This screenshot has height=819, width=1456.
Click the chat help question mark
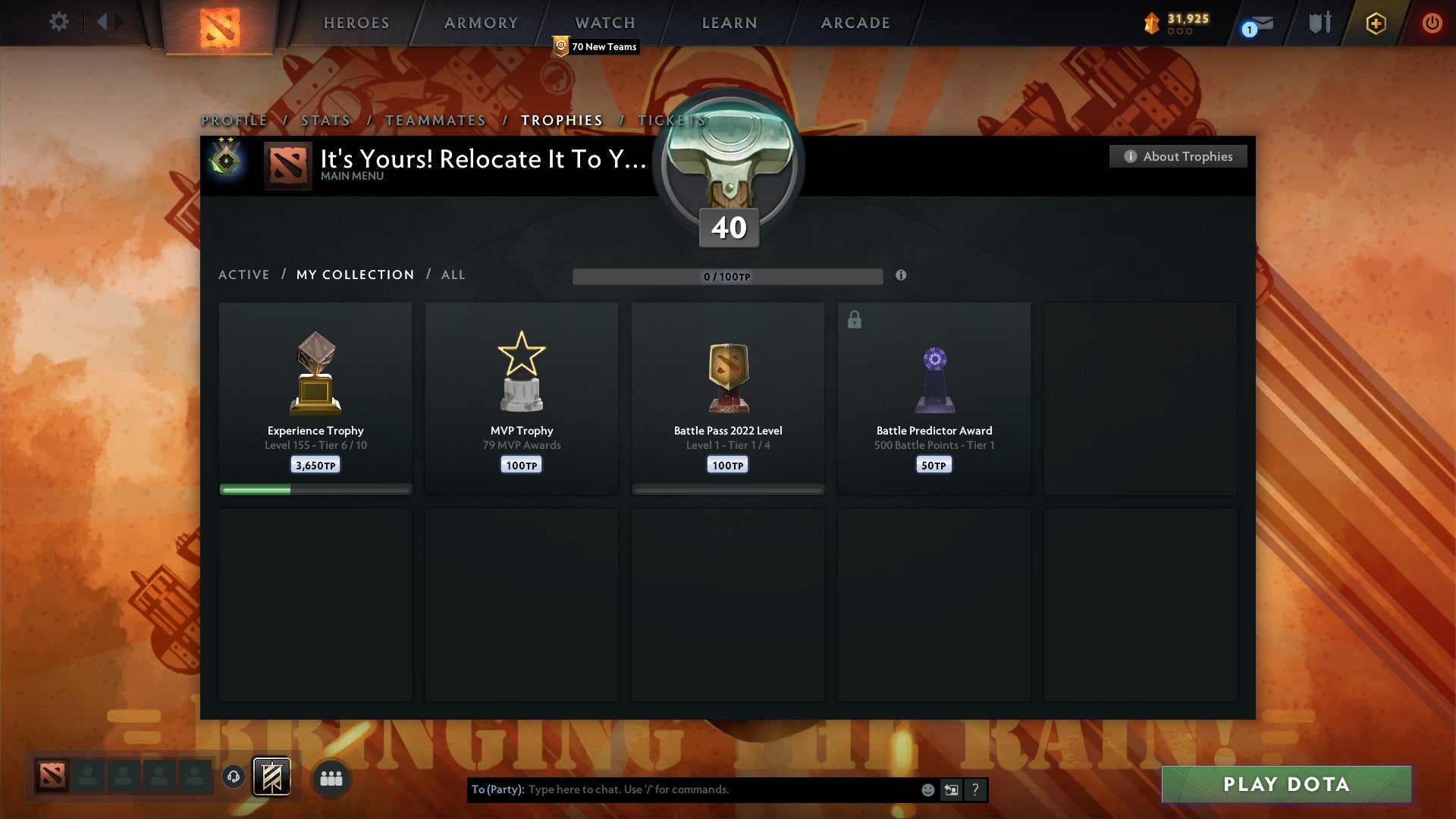[975, 789]
